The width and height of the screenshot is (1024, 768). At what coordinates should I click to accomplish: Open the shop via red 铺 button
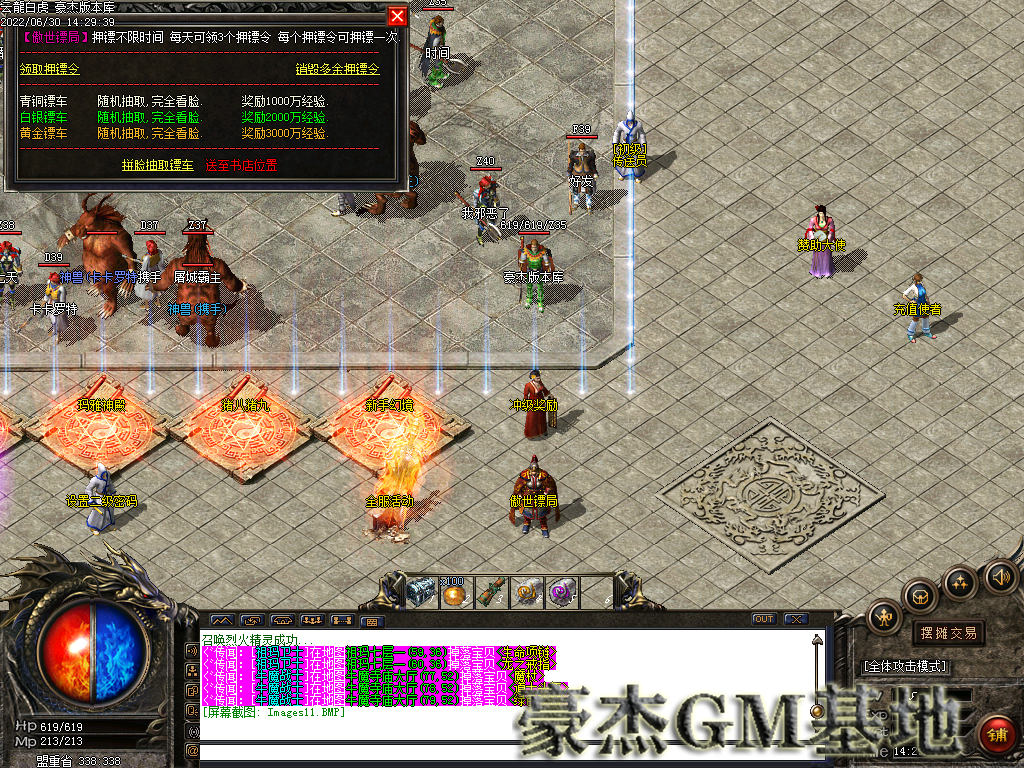coord(996,735)
